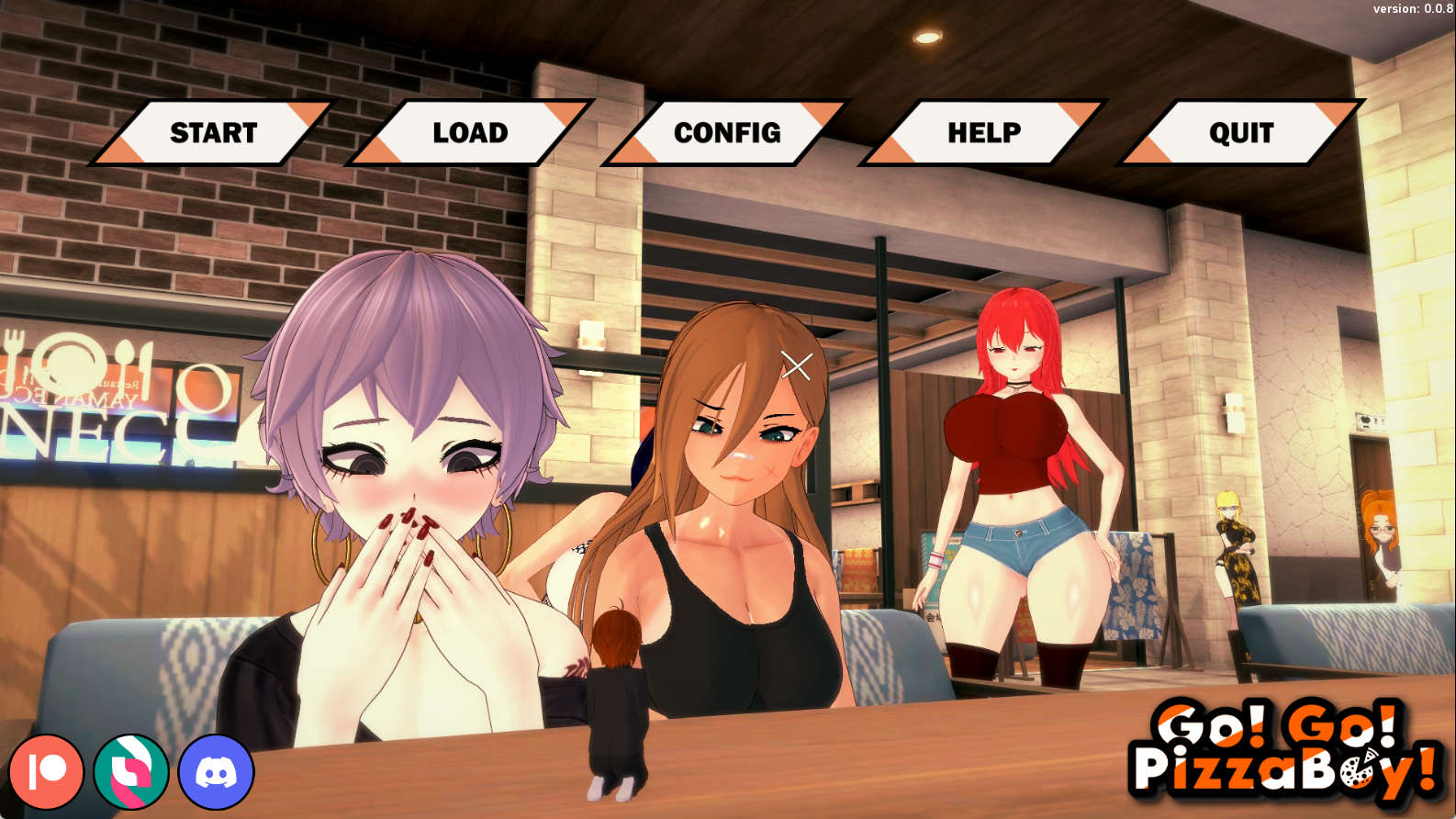Screen dimensions: 1456x819
Task: Open LOAD to restore a saved game
Action: click(x=469, y=132)
